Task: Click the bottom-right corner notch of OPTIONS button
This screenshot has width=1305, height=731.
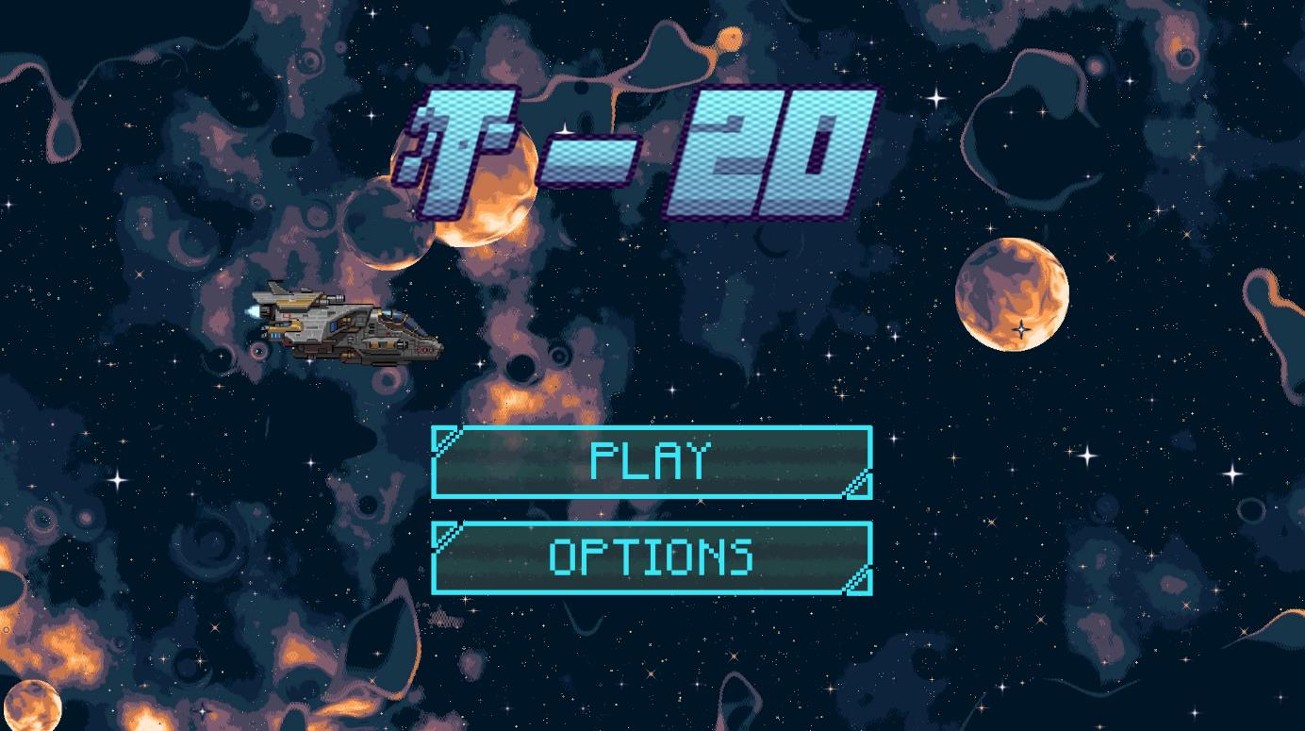Action: click(857, 579)
